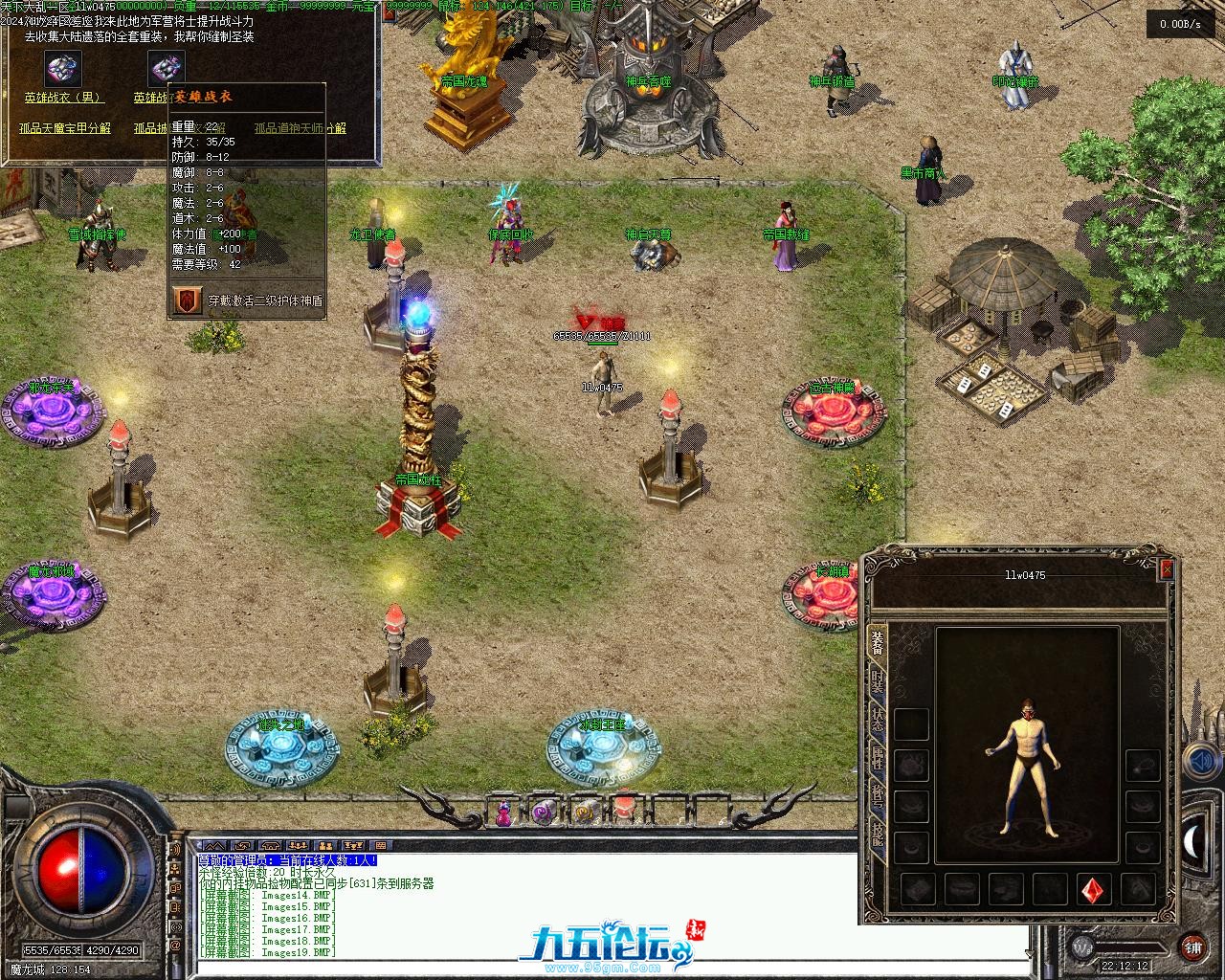
Task: Switch to the 技能 skills tab
Action: (877, 835)
